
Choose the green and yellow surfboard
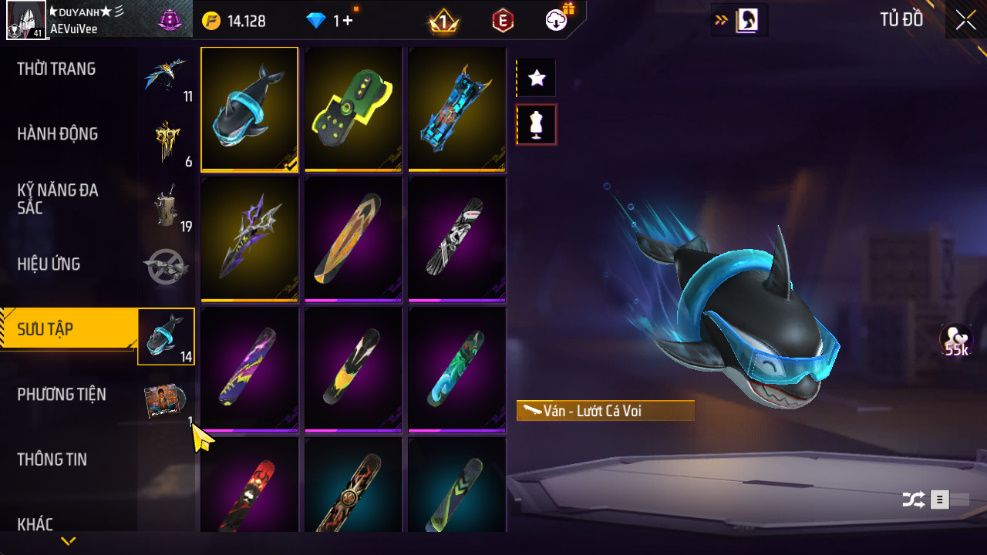tap(353, 109)
